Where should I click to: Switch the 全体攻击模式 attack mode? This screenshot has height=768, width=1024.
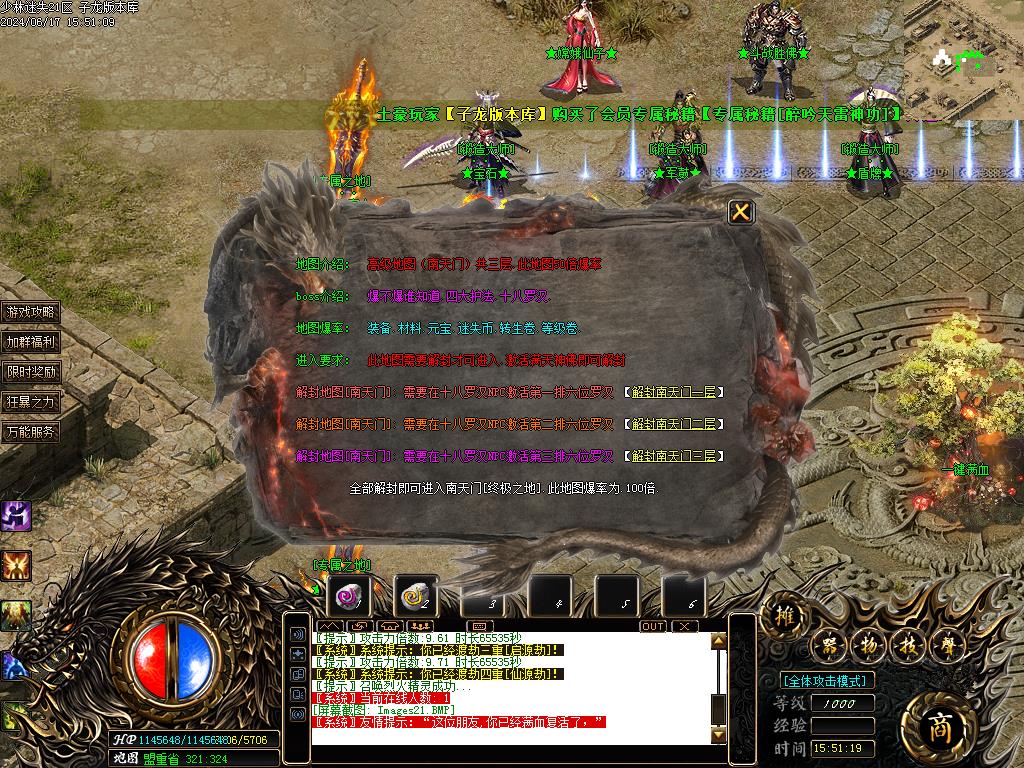click(x=827, y=681)
